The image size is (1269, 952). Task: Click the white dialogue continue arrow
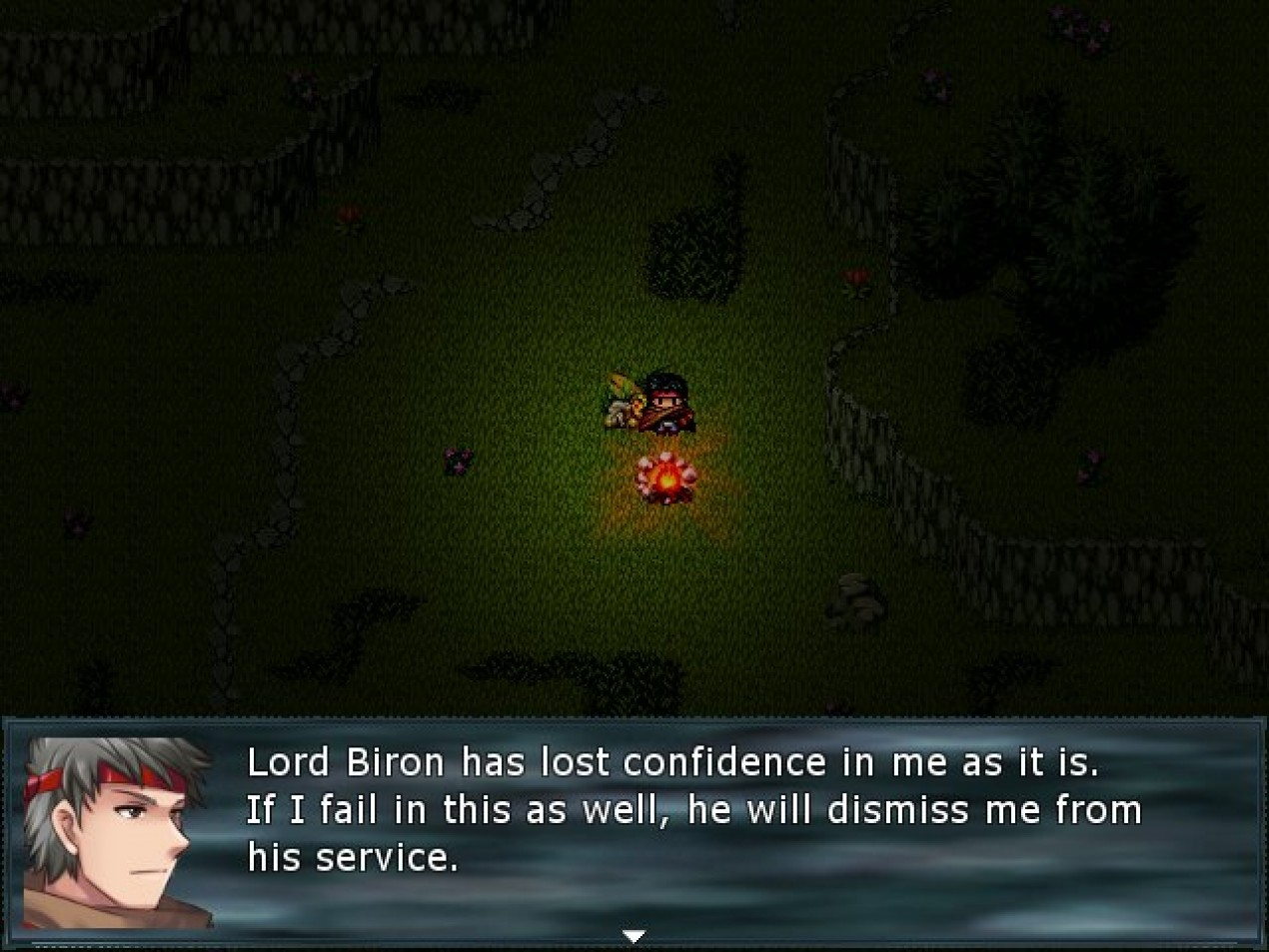click(x=634, y=936)
